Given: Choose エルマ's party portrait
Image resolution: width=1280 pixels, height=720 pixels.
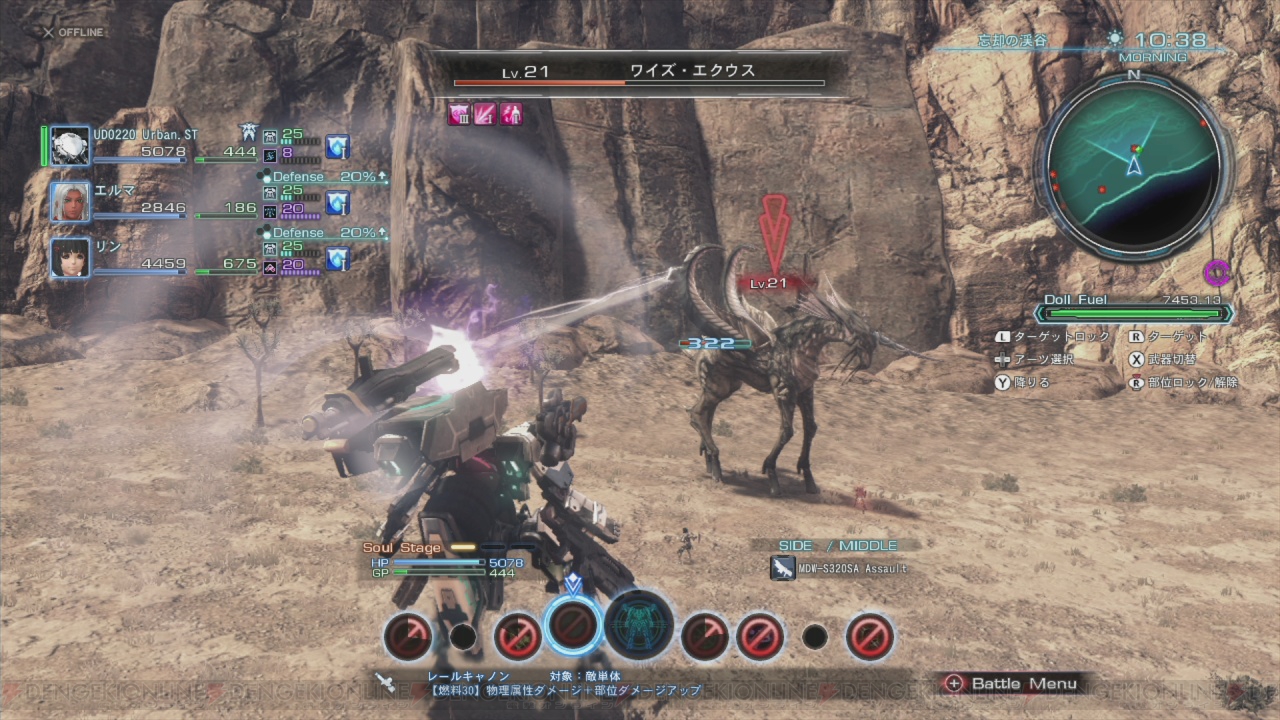Looking at the screenshot, I should point(70,202).
